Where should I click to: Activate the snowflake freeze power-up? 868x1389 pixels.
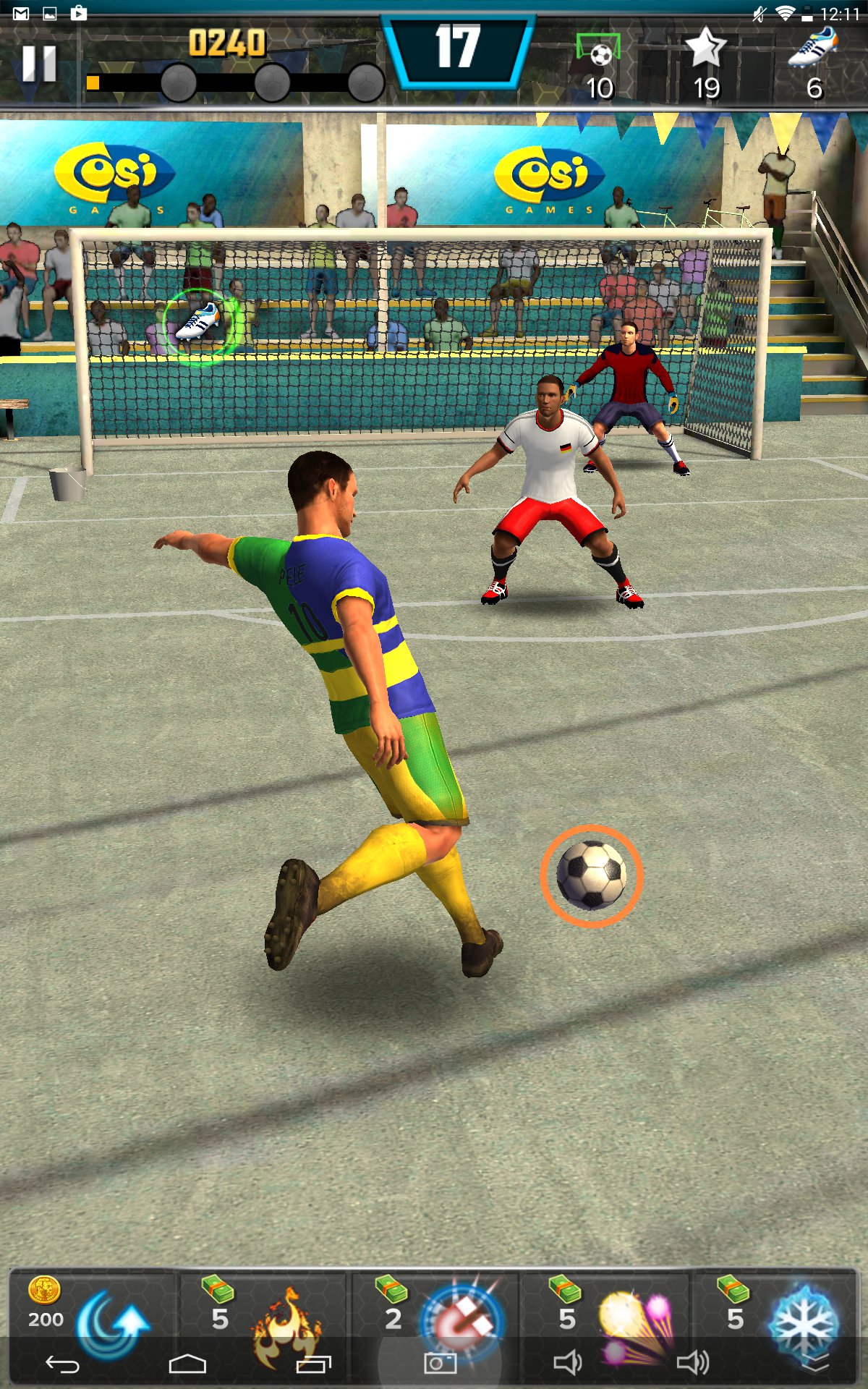point(803,1322)
